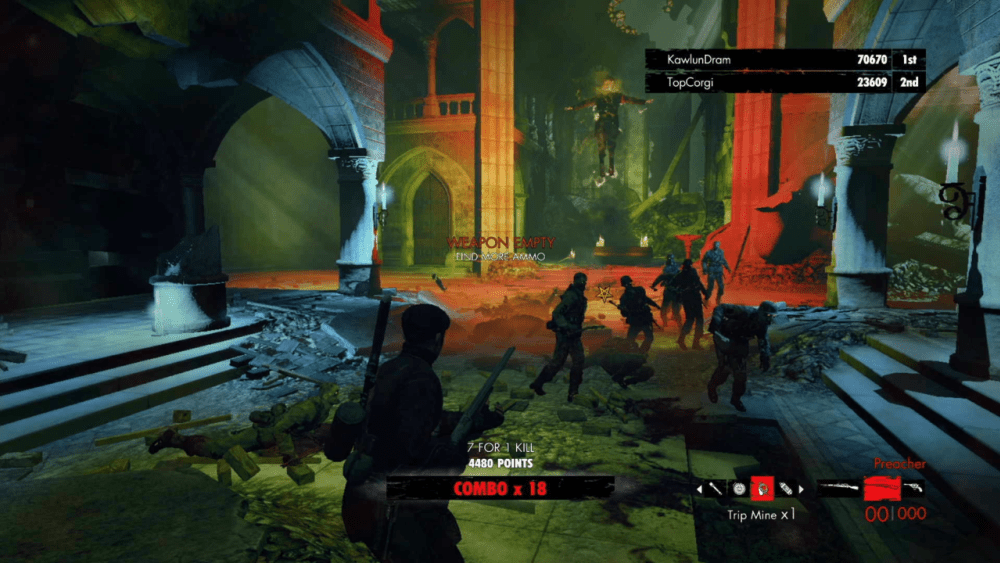Select the dynamite item slot
Image resolution: width=1000 pixels, height=563 pixels.
click(x=786, y=489)
